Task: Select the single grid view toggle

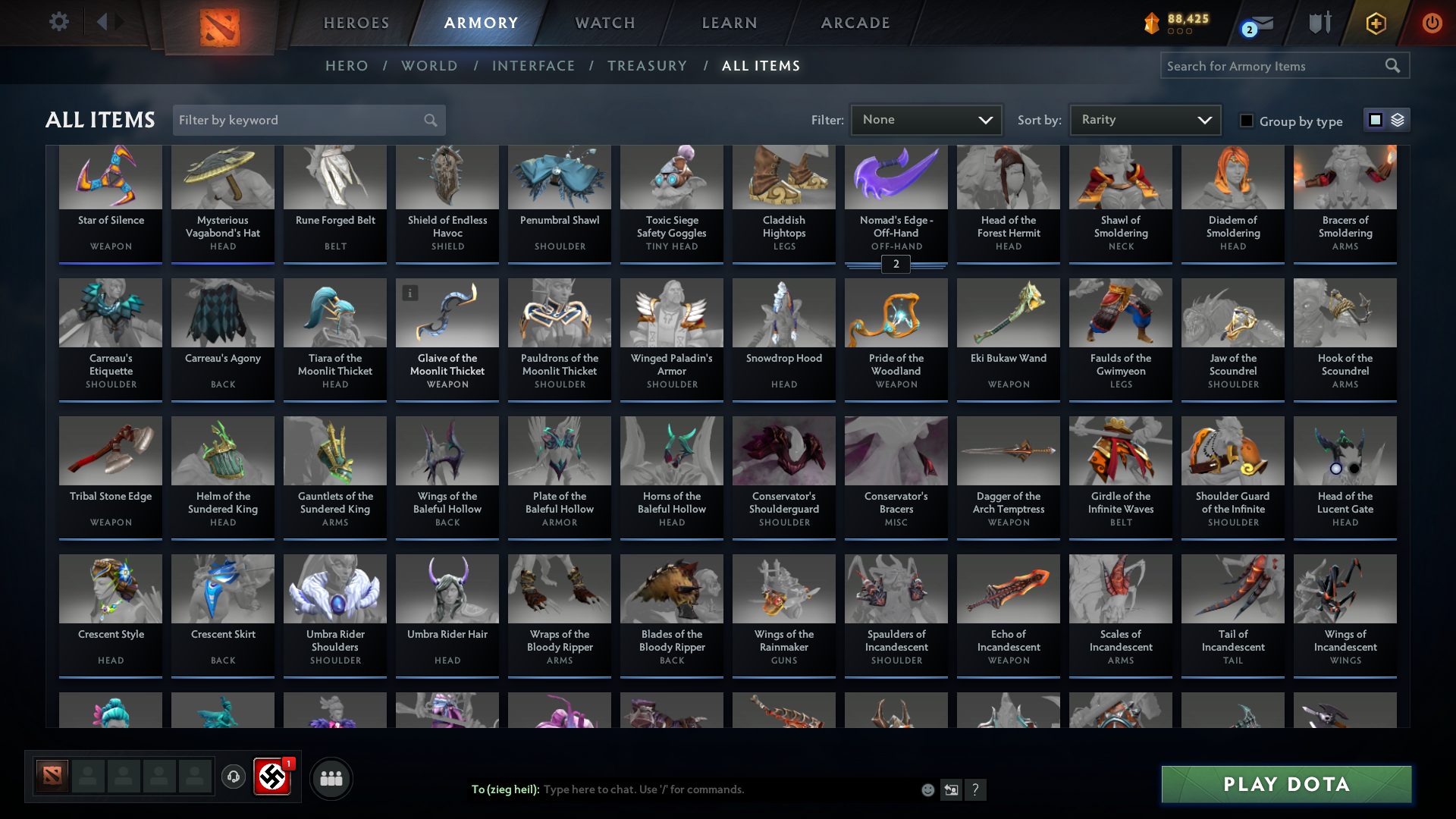Action: click(x=1376, y=120)
